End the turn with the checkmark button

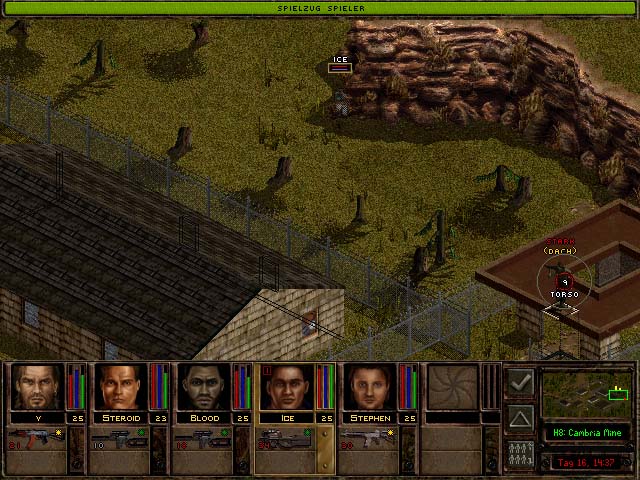(519, 382)
